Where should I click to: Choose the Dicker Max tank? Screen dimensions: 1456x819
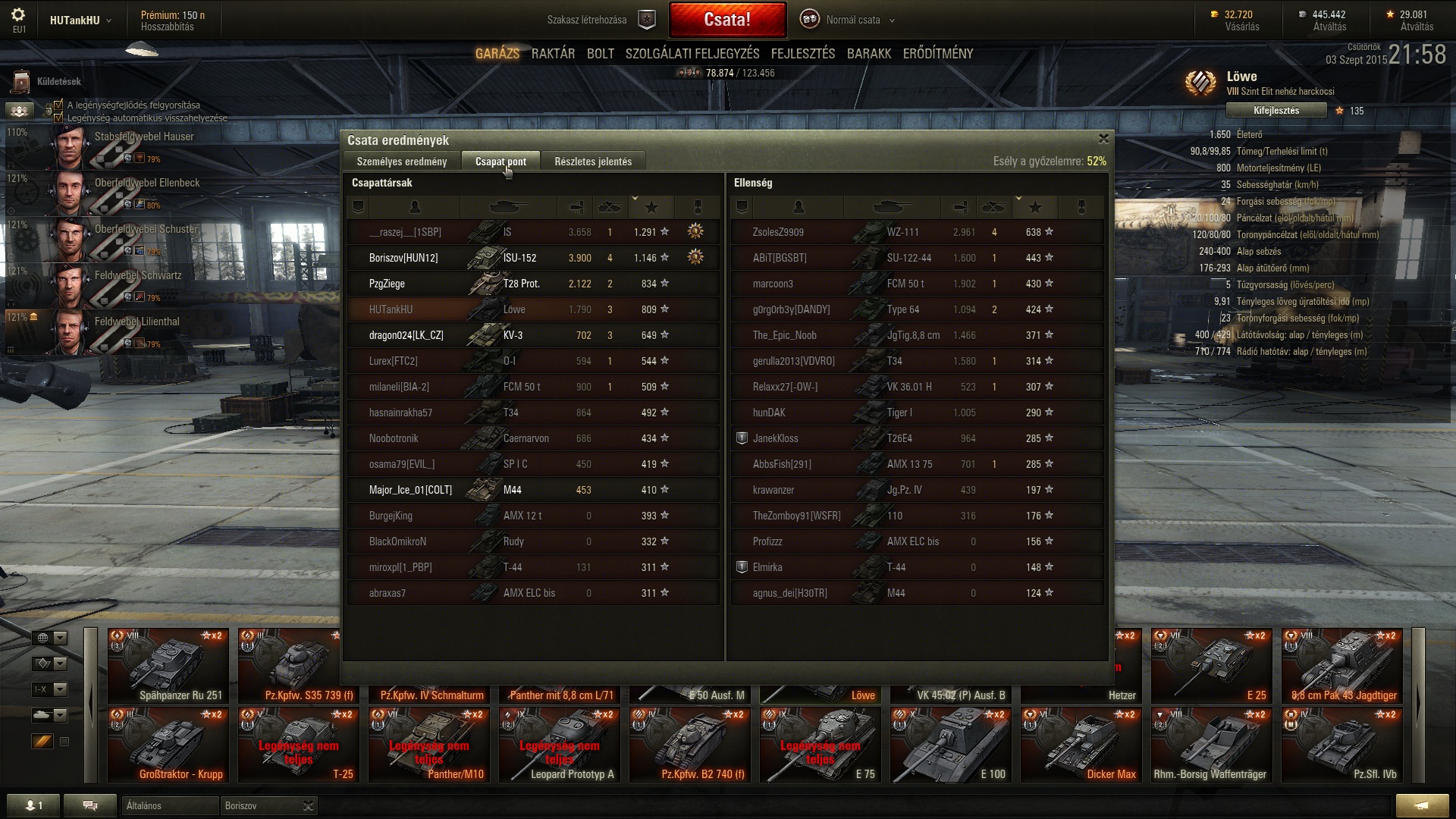point(1081,744)
